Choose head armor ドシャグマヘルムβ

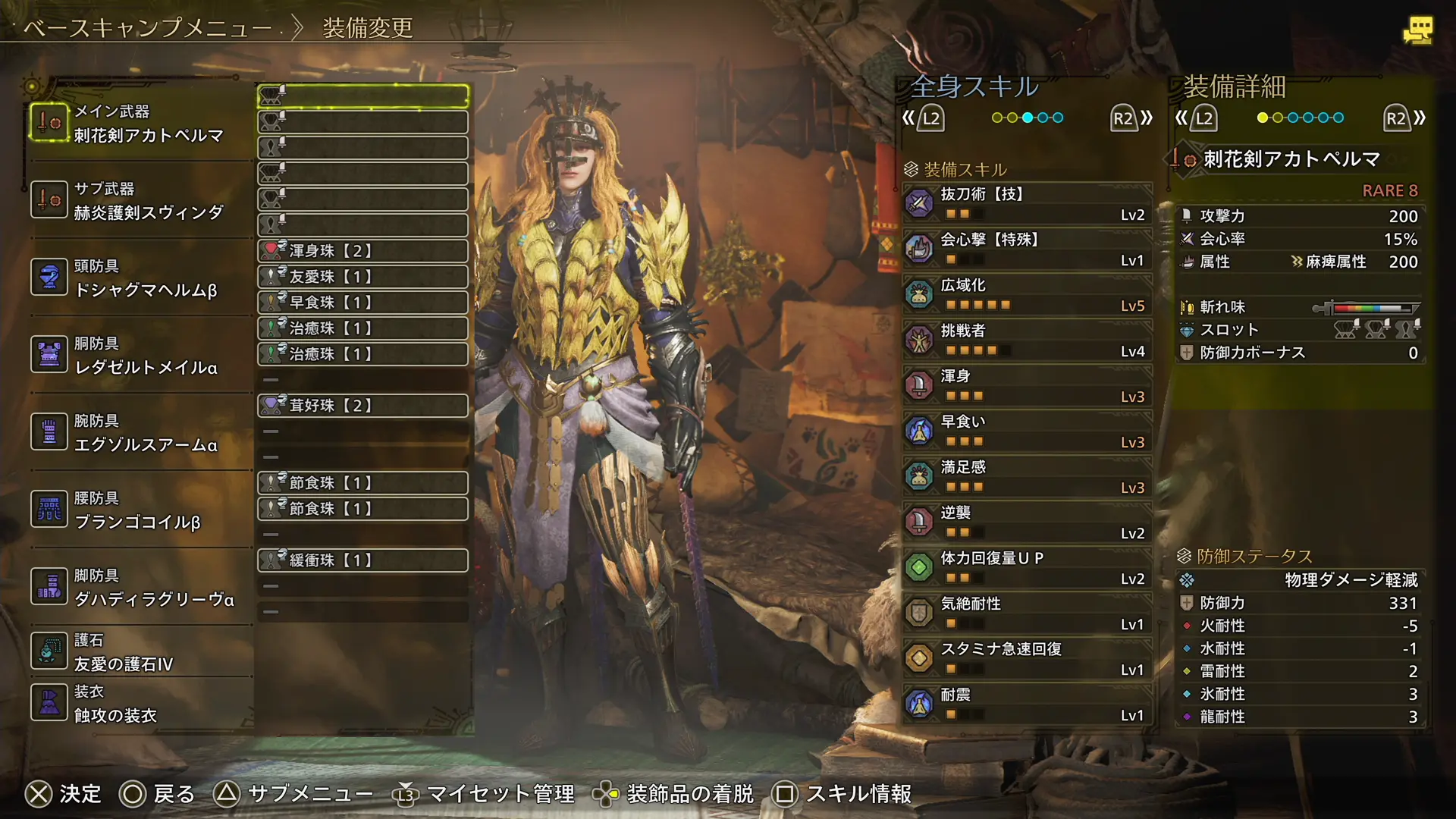[140, 278]
